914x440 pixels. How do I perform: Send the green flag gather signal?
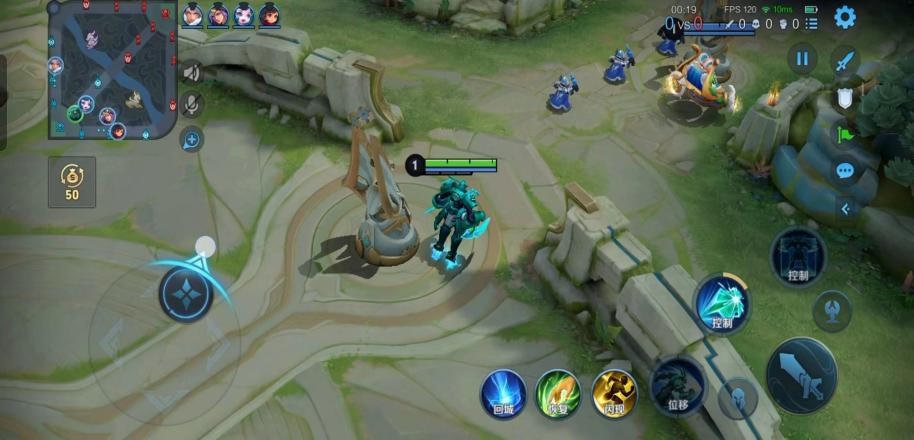[845, 135]
